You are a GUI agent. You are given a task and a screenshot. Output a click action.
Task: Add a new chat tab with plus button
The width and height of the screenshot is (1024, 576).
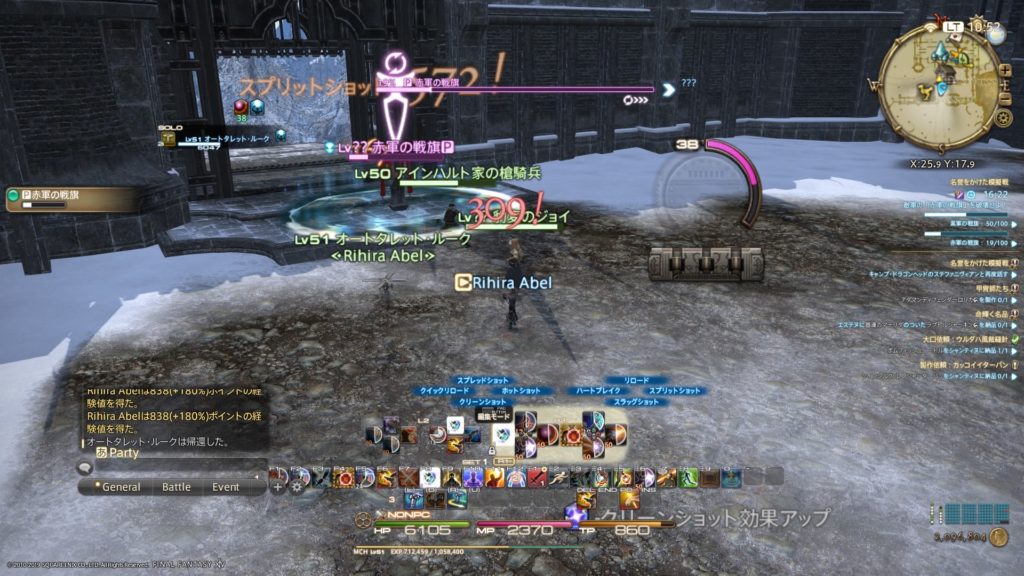[x=277, y=487]
